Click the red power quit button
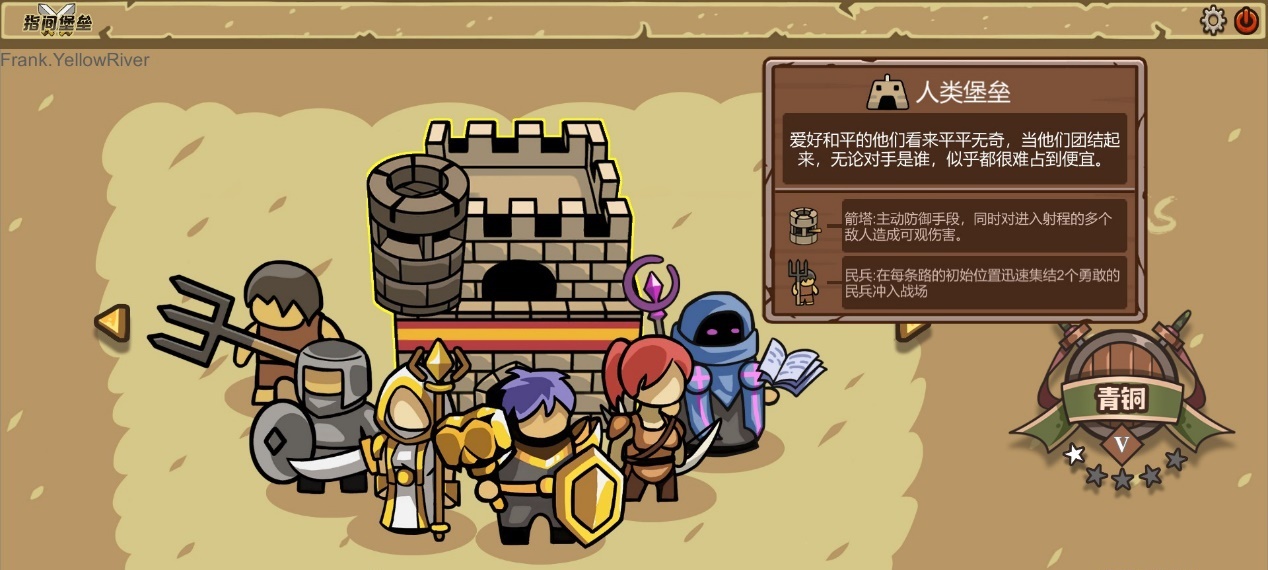 [x=1246, y=20]
